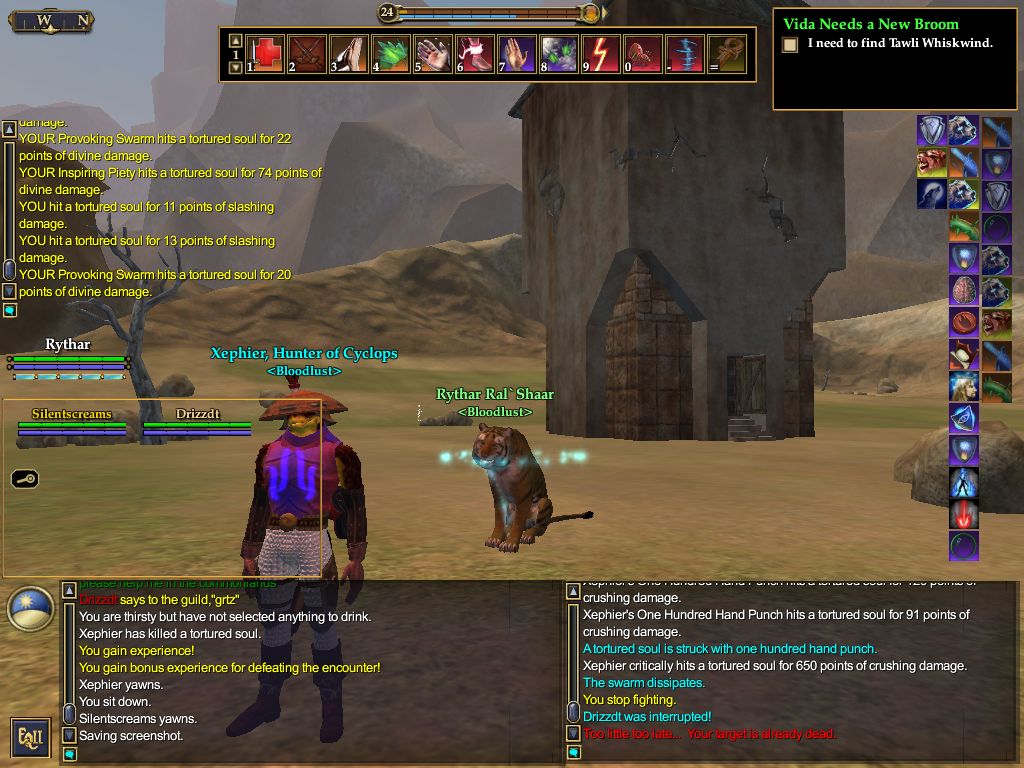
Task: Activate the red cross hotbar ability
Action: (266, 54)
